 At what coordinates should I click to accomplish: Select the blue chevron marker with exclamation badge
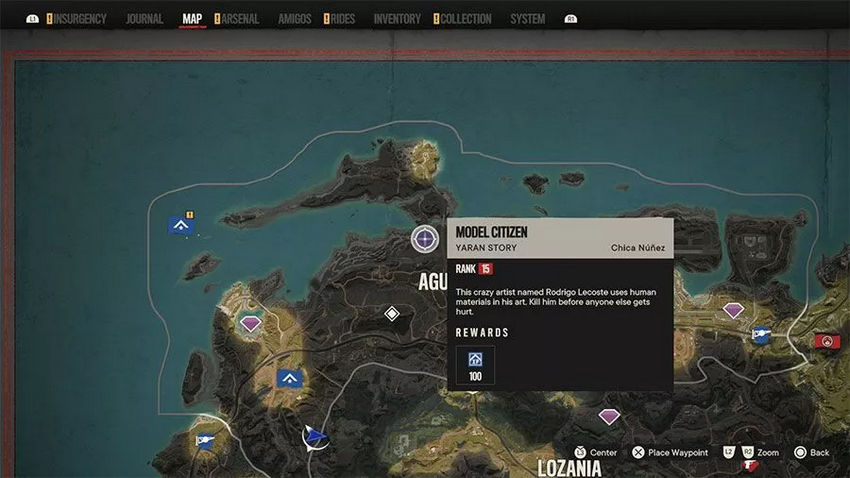181,225
